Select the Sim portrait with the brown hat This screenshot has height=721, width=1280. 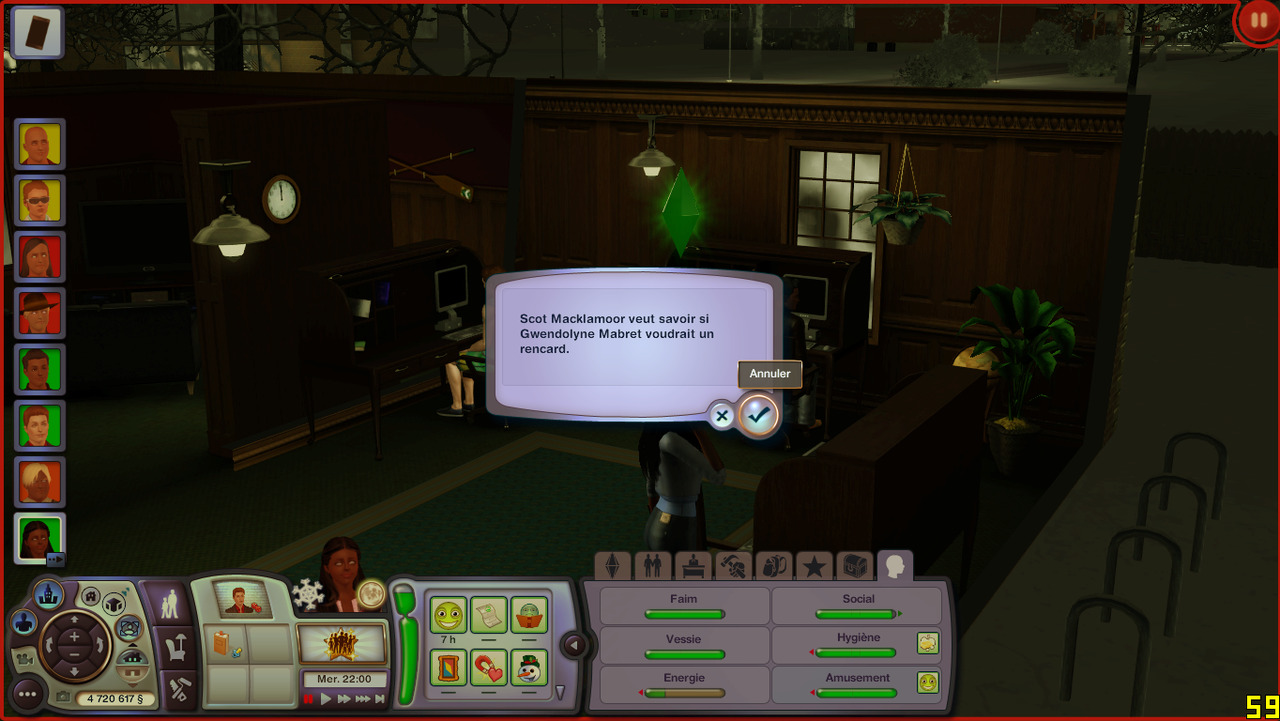[x=40, y=313]
